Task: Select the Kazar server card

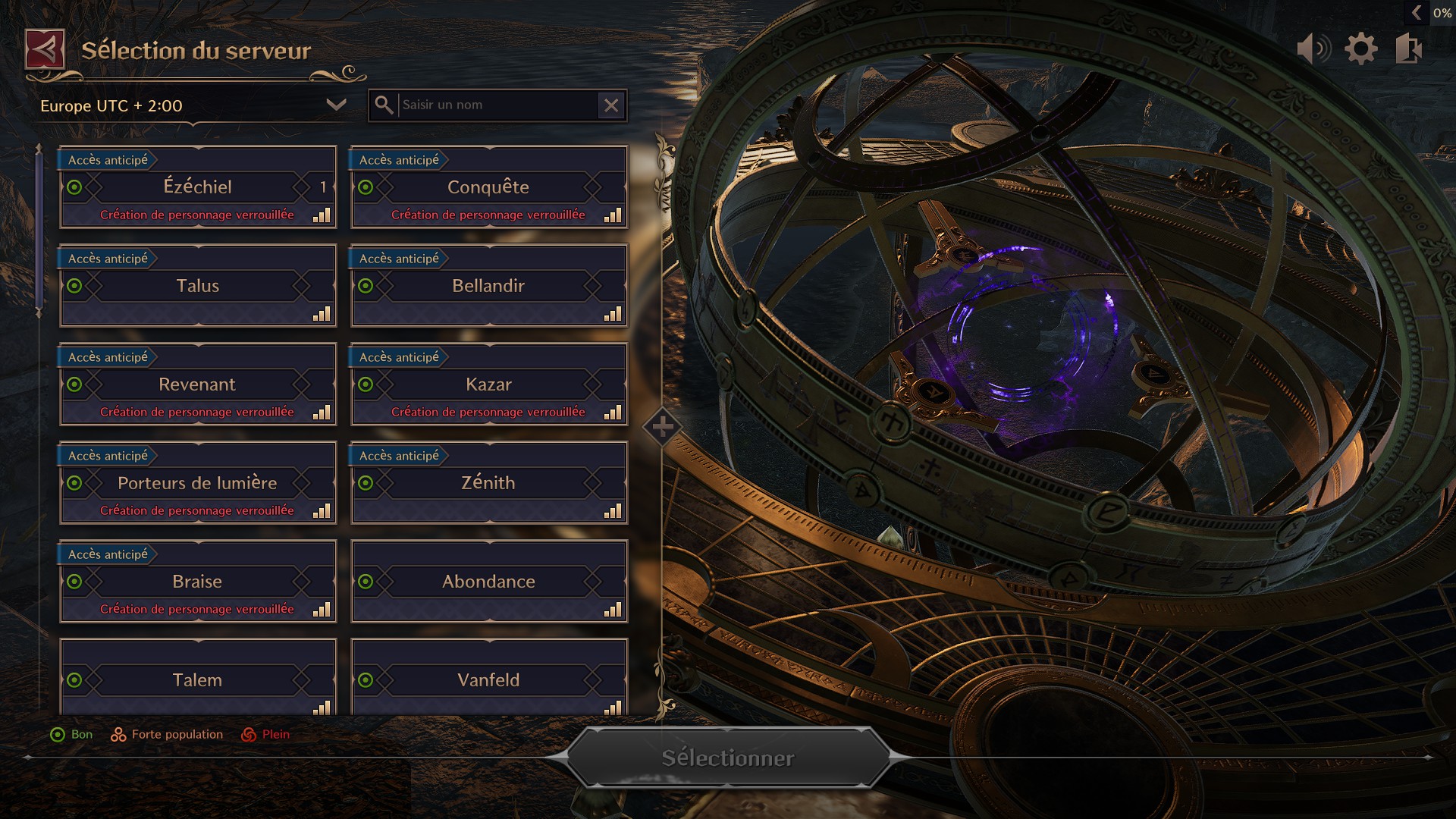Action: tap(489, 384)
